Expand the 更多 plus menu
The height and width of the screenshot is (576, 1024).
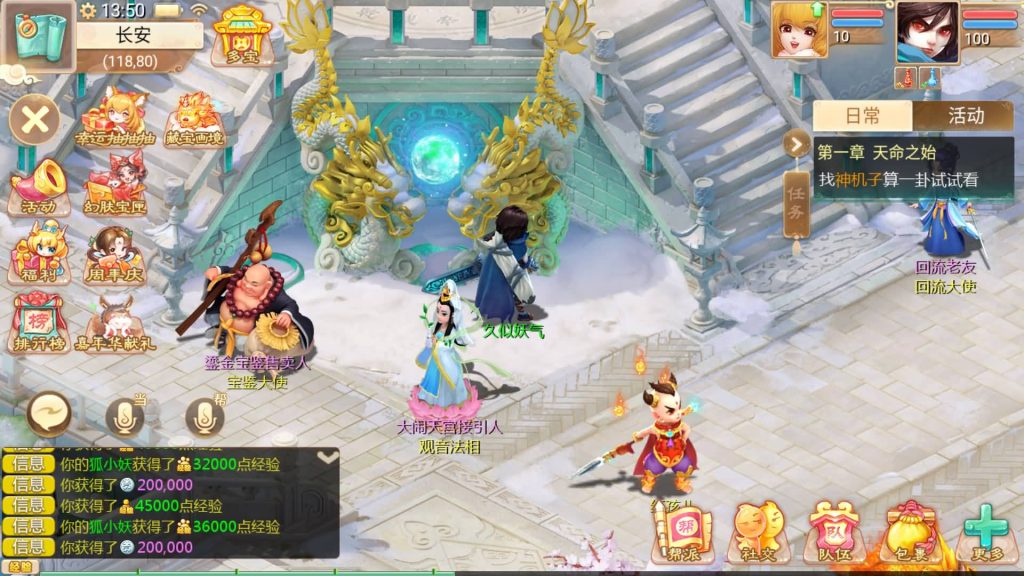pyautogui.click(x=985, y=533)
